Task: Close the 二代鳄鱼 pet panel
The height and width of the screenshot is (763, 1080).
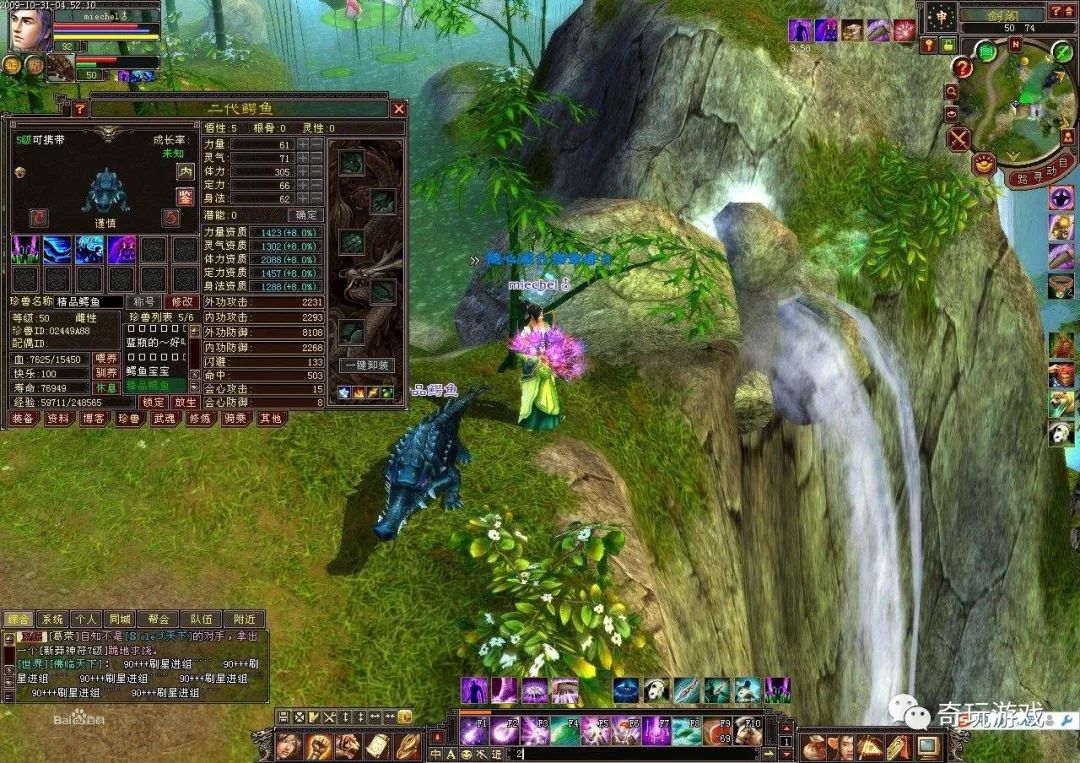Action: coord(398,108)
